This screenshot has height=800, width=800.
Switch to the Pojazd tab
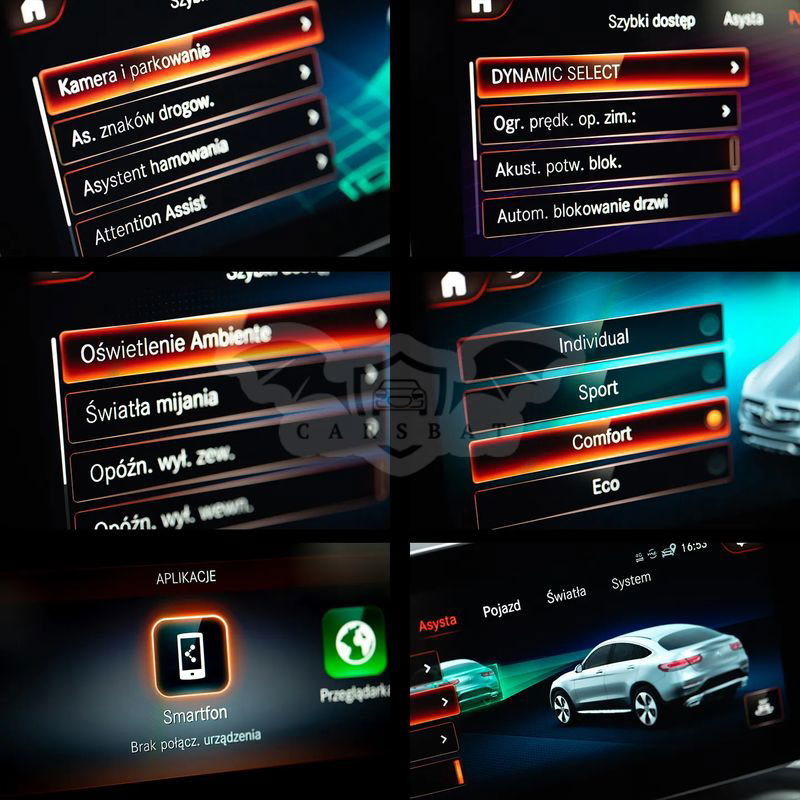(x=501, y=609)
